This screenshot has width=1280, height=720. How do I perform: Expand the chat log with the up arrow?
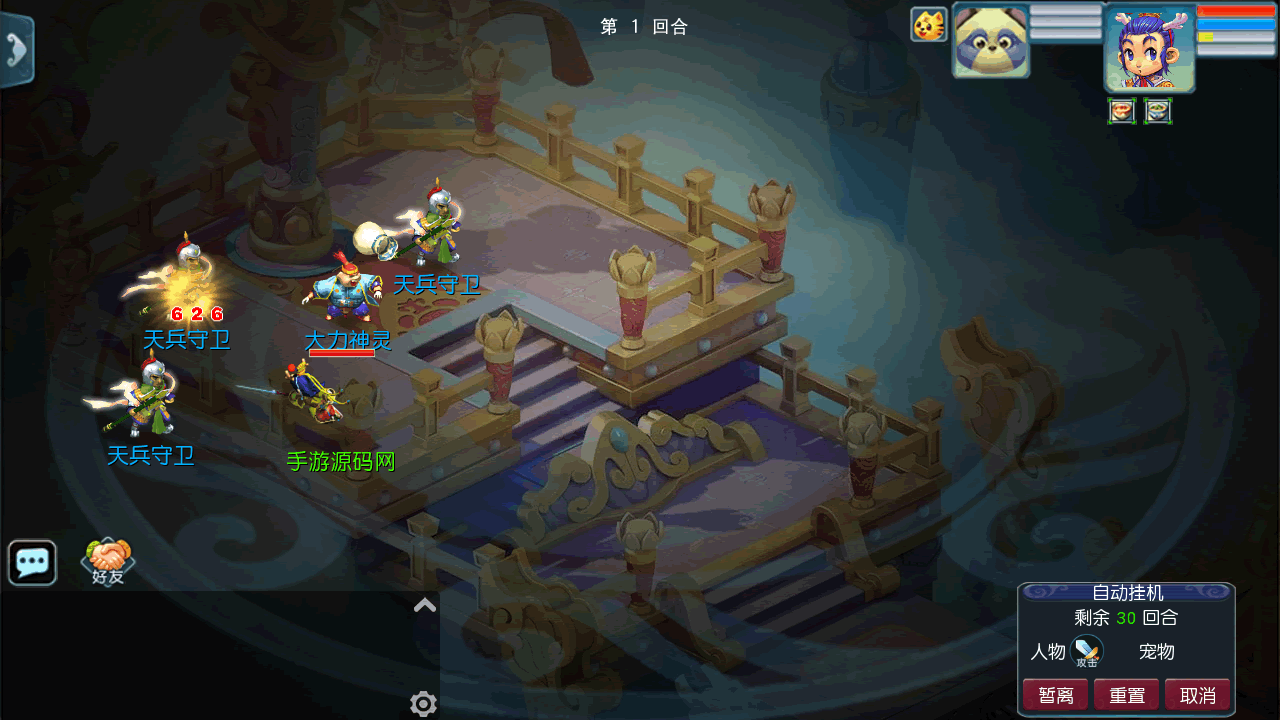[x=425, y=604]
